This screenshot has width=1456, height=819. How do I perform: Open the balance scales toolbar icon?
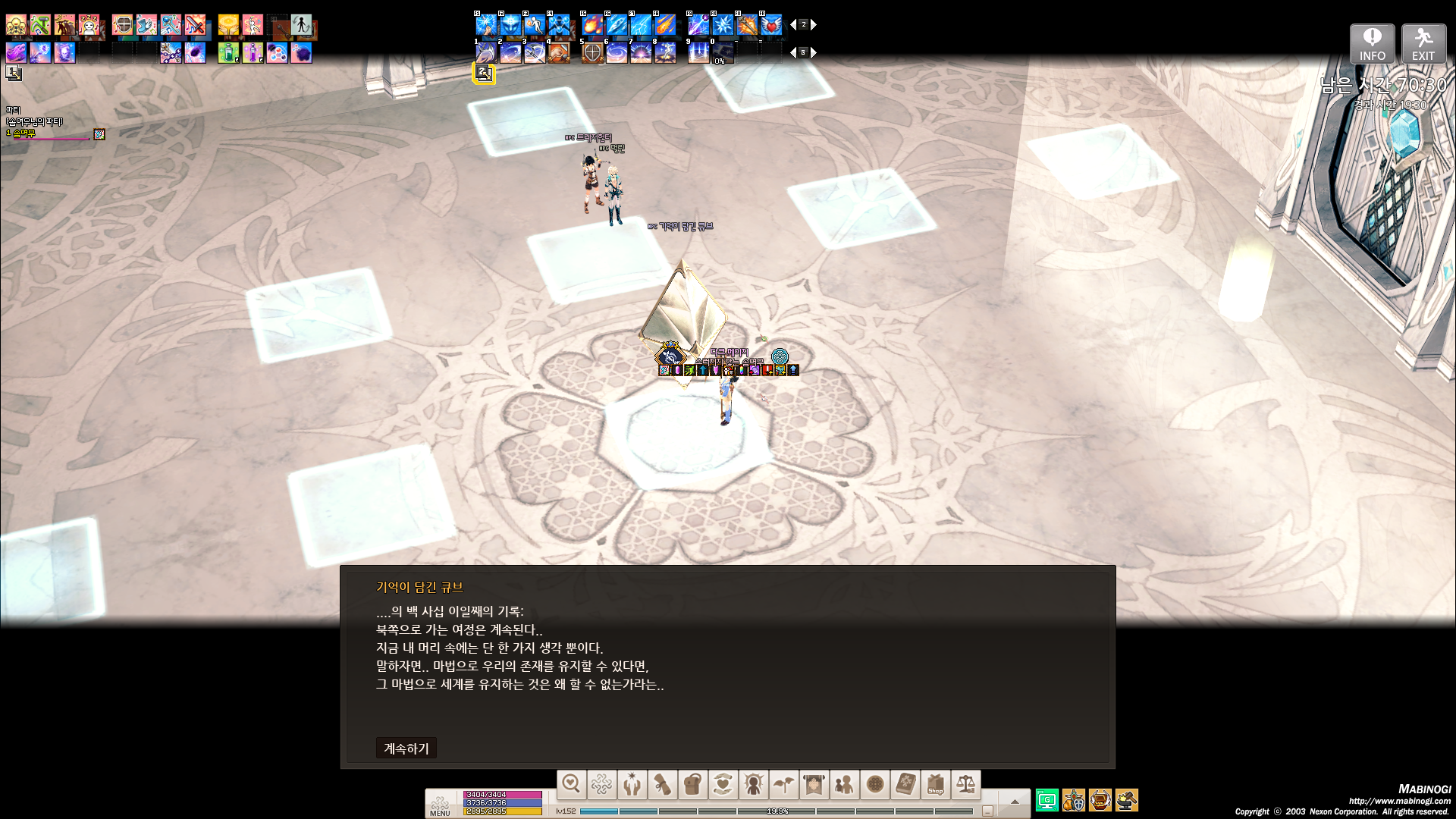click(966, 785)
